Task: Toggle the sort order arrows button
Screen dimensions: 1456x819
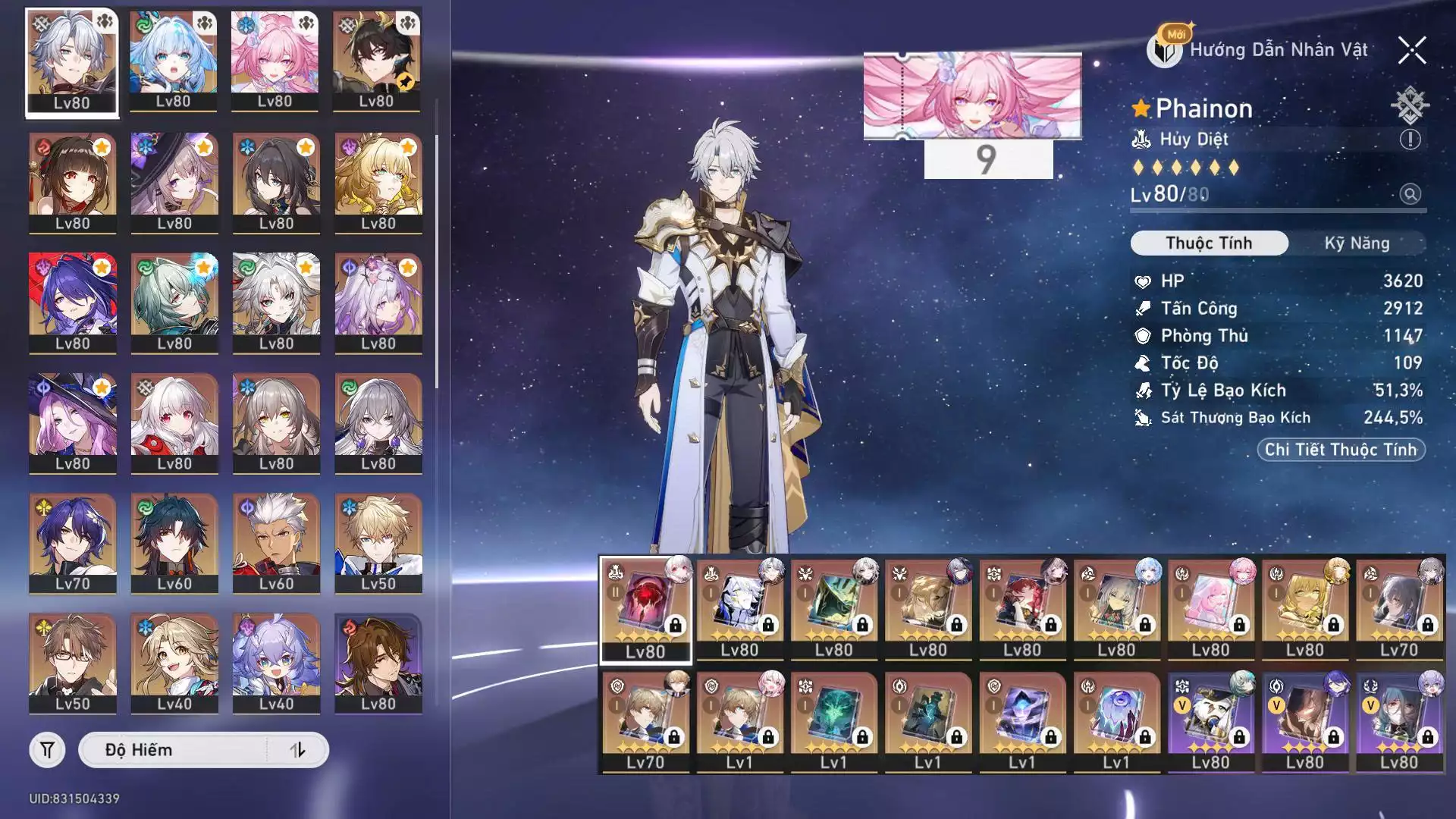Action: point(298,750)
